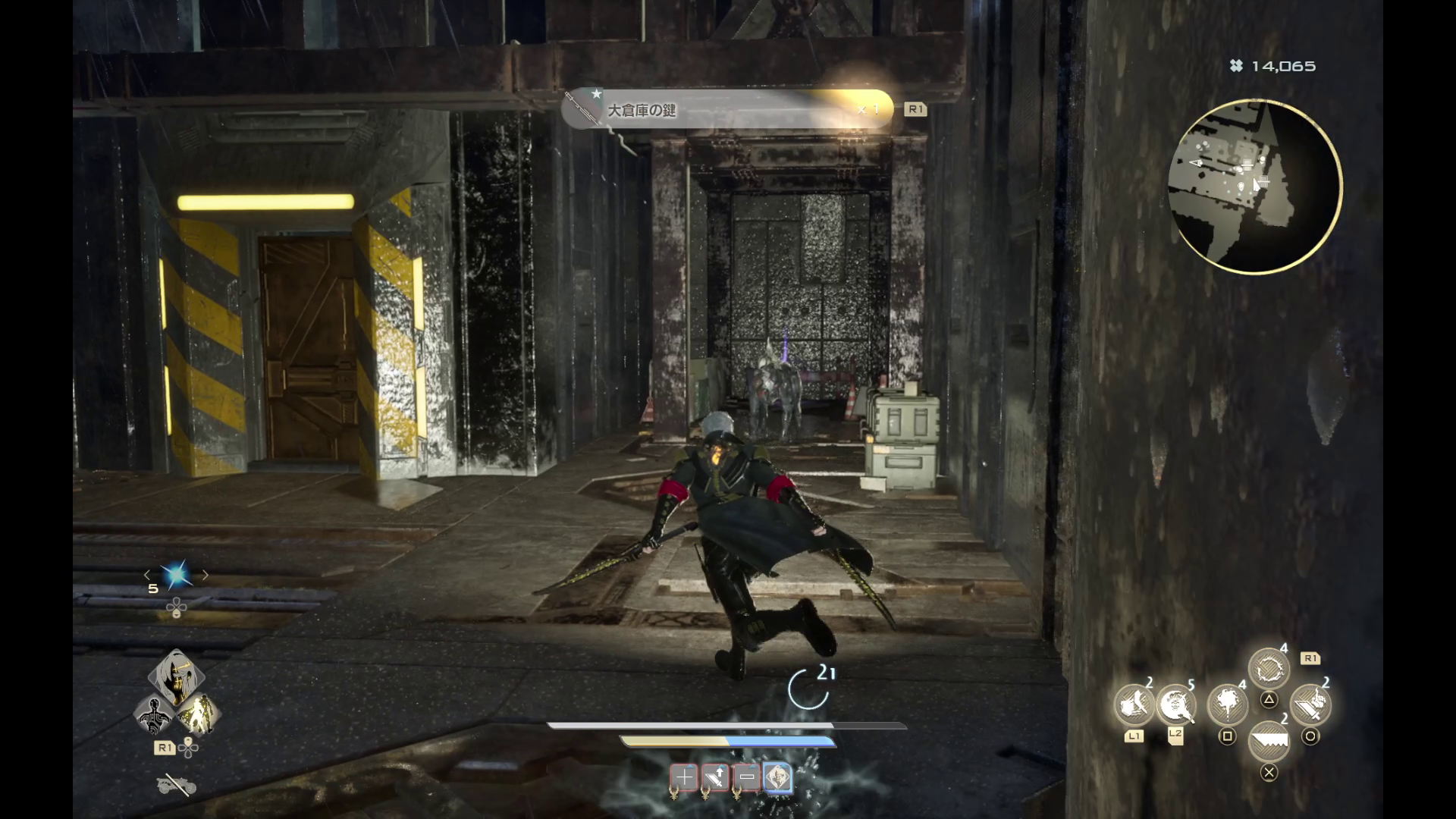Screen dimensions: 1456x819
Task: Inspect the plus sign buff icon
Action: pos(683,777)
